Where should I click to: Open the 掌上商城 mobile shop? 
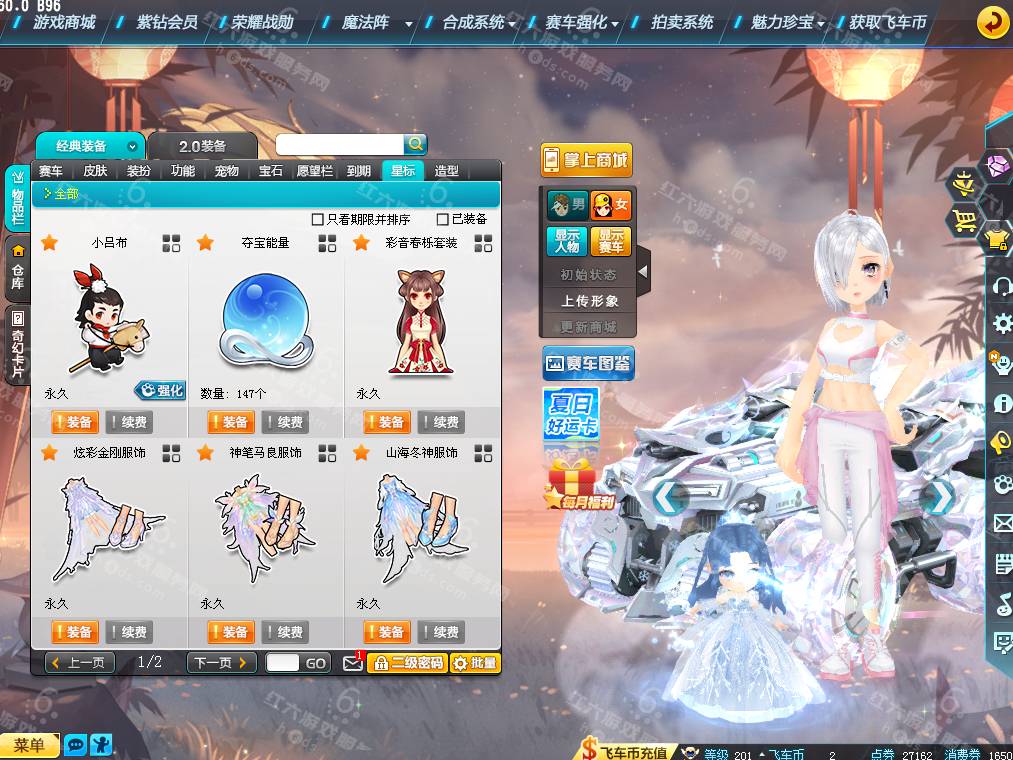click(x=587, y=160)
